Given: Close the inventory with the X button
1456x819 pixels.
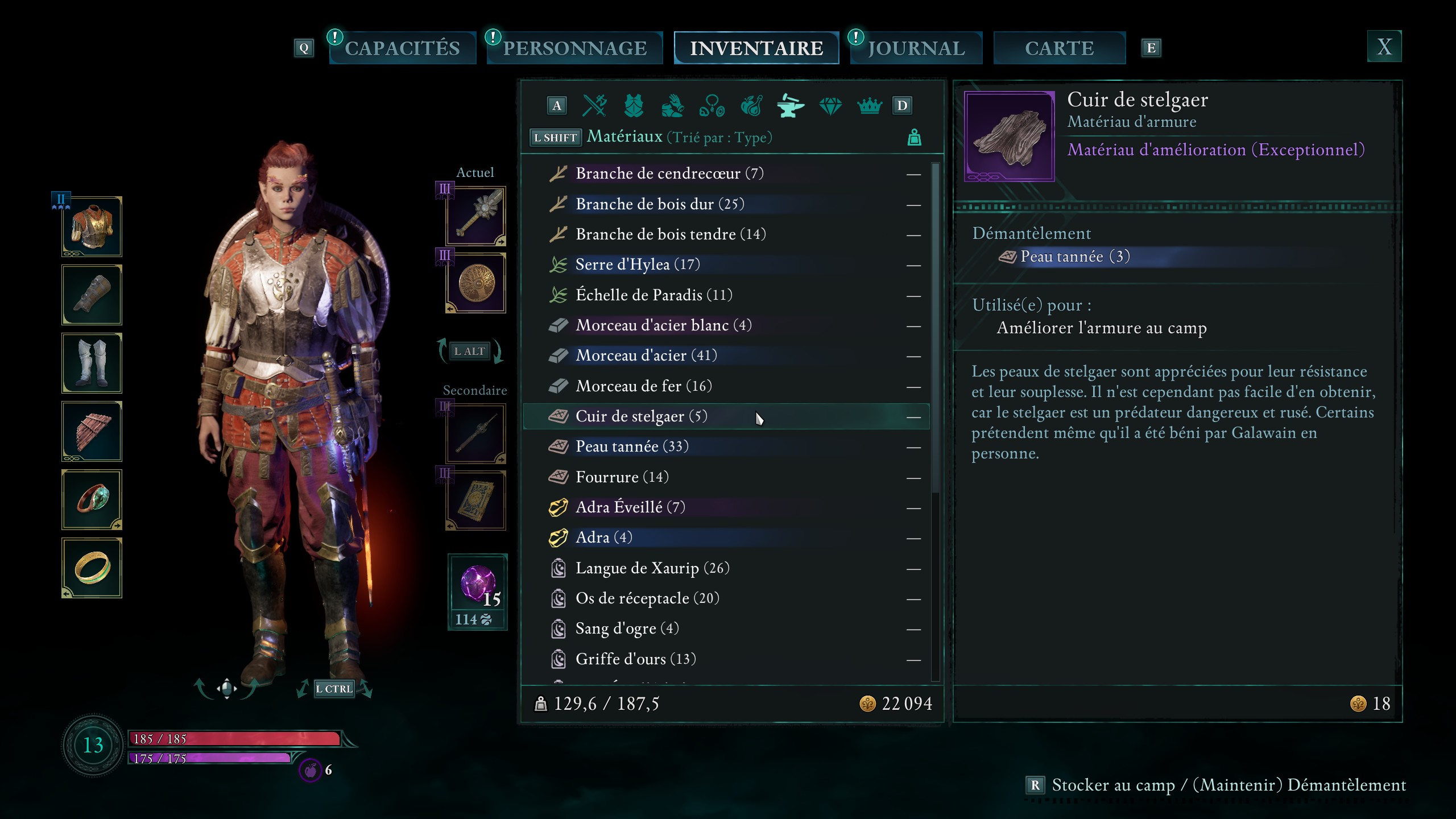Looking at the screenshot, I should [1384, 47].
